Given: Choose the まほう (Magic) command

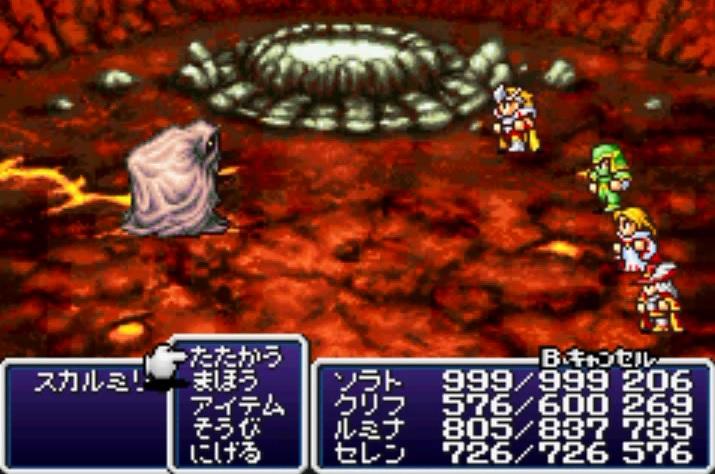Looking at the screenshot, I should coord(224,381).
